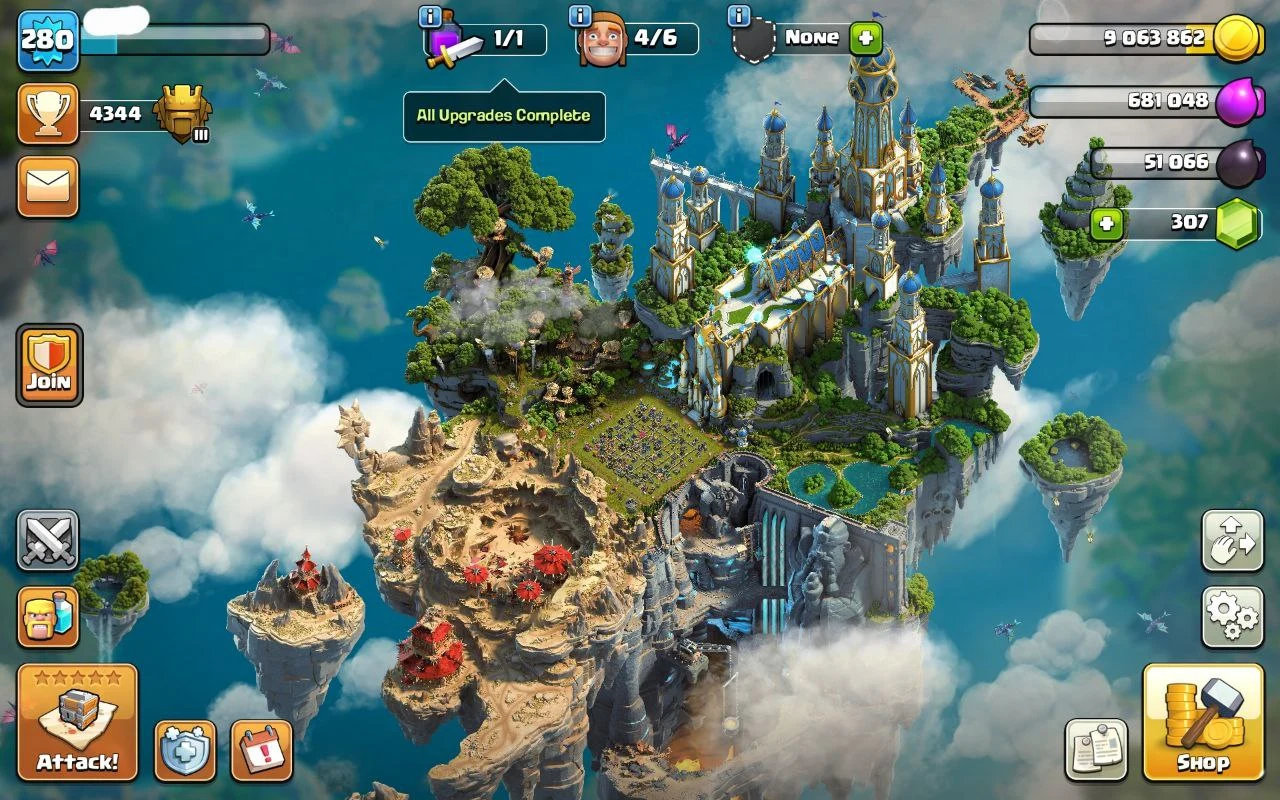The height and width of the screenshot is (800, 1280).
Task: Add a shield with the green plus
Action: tap(866, 39)
